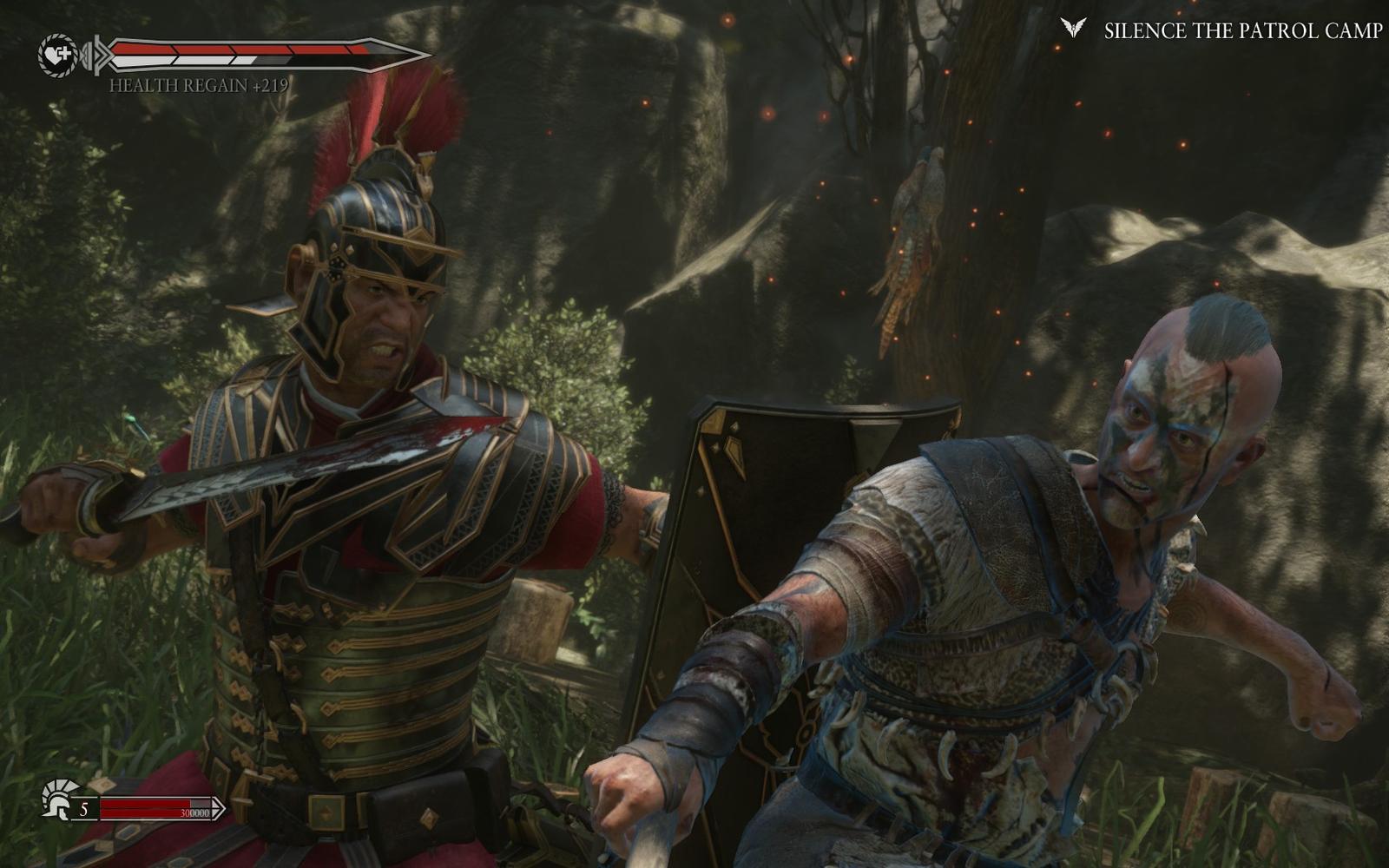The width and height of the screenshot is (1389, 868).
Task: Click the eagle objective marker icon
Action: pyautogui.click(x=1074, y=29)
